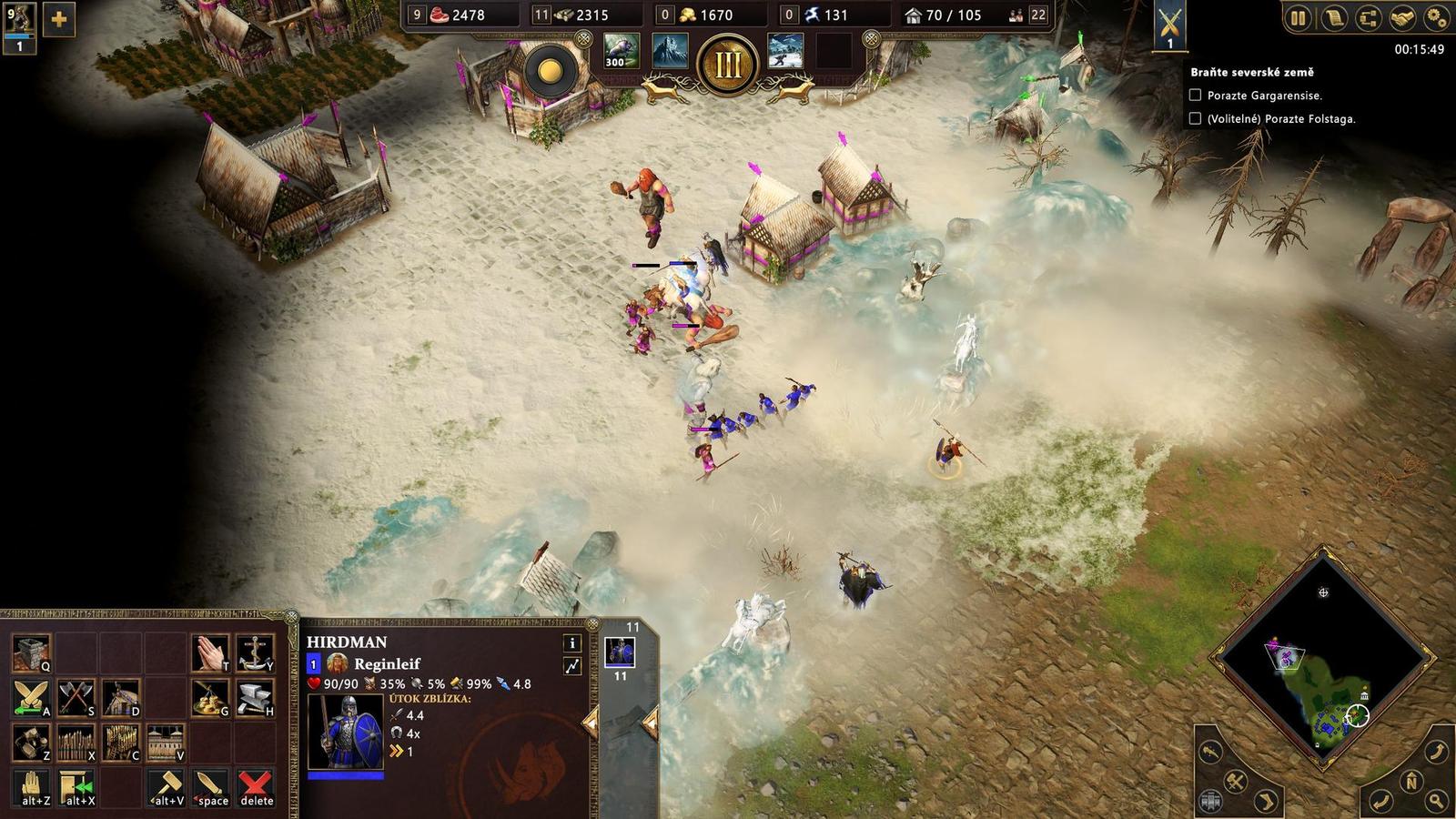The height and width of the screenshot is (819, 1456).
Task: Click the info 'i' button on Hirdman panel
Action: [571, 644]
